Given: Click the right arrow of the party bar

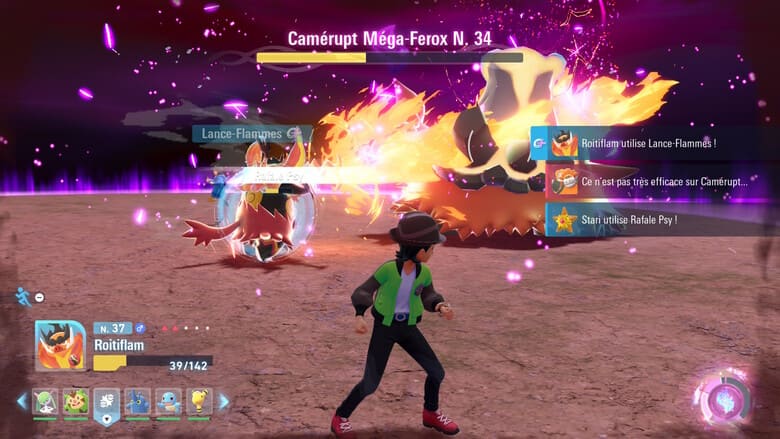Looking at the screenshot, I should [x=224, y=401].
